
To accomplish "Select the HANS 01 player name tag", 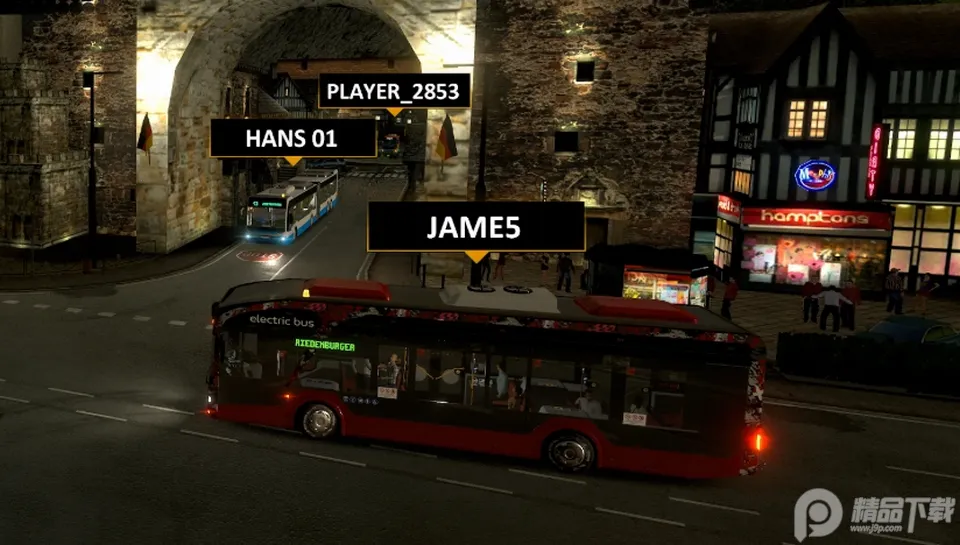I will (292, 138).
